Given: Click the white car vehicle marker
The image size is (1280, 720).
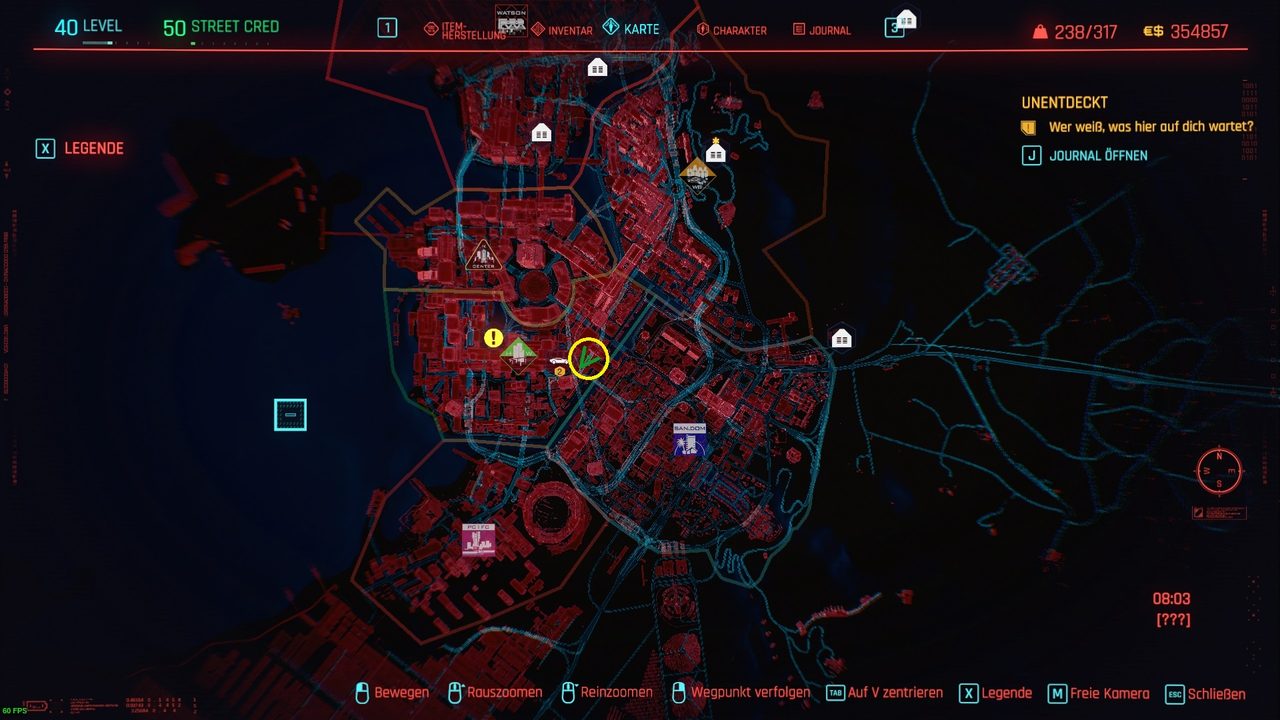Looking at the screenshot, I should tap(557, 359).
